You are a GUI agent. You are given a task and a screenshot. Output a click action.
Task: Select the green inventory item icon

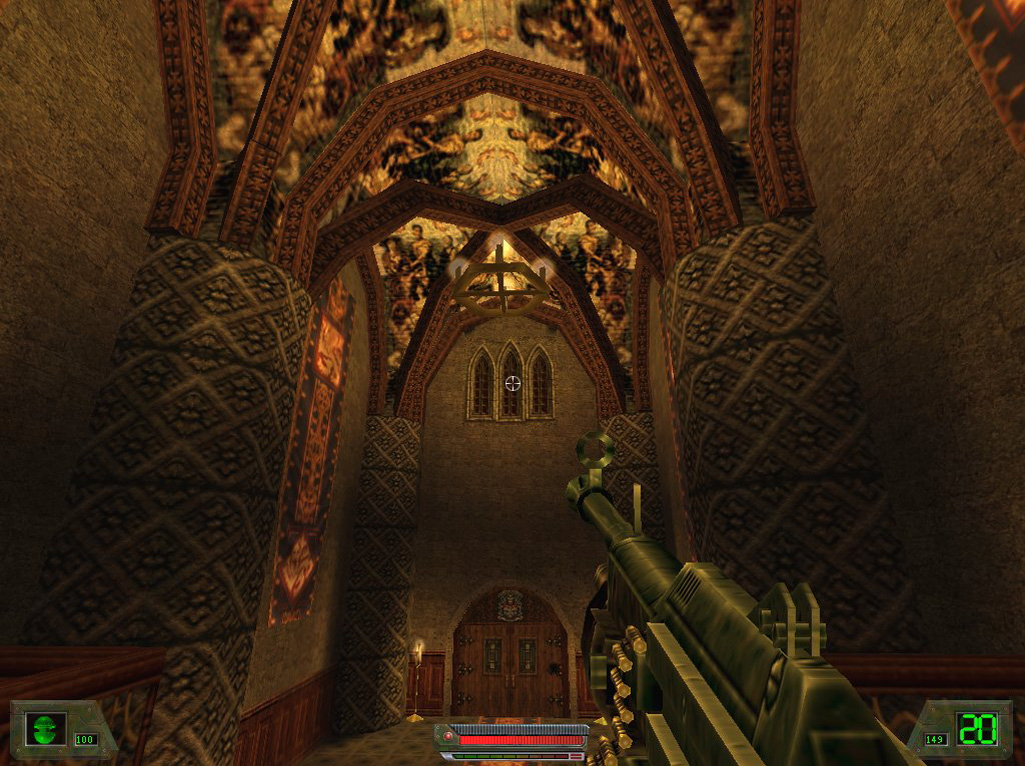point(45,728)
